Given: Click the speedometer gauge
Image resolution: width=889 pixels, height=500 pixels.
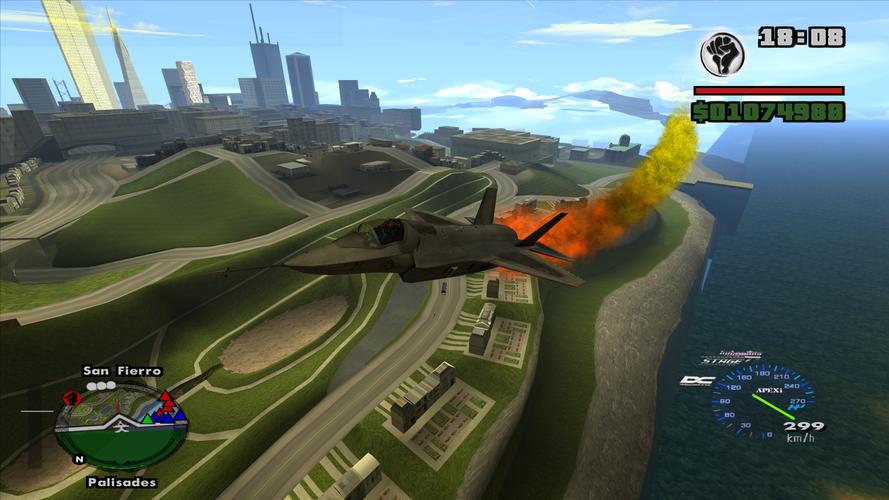Looking at the screenshot, I should tap(761, 400).
